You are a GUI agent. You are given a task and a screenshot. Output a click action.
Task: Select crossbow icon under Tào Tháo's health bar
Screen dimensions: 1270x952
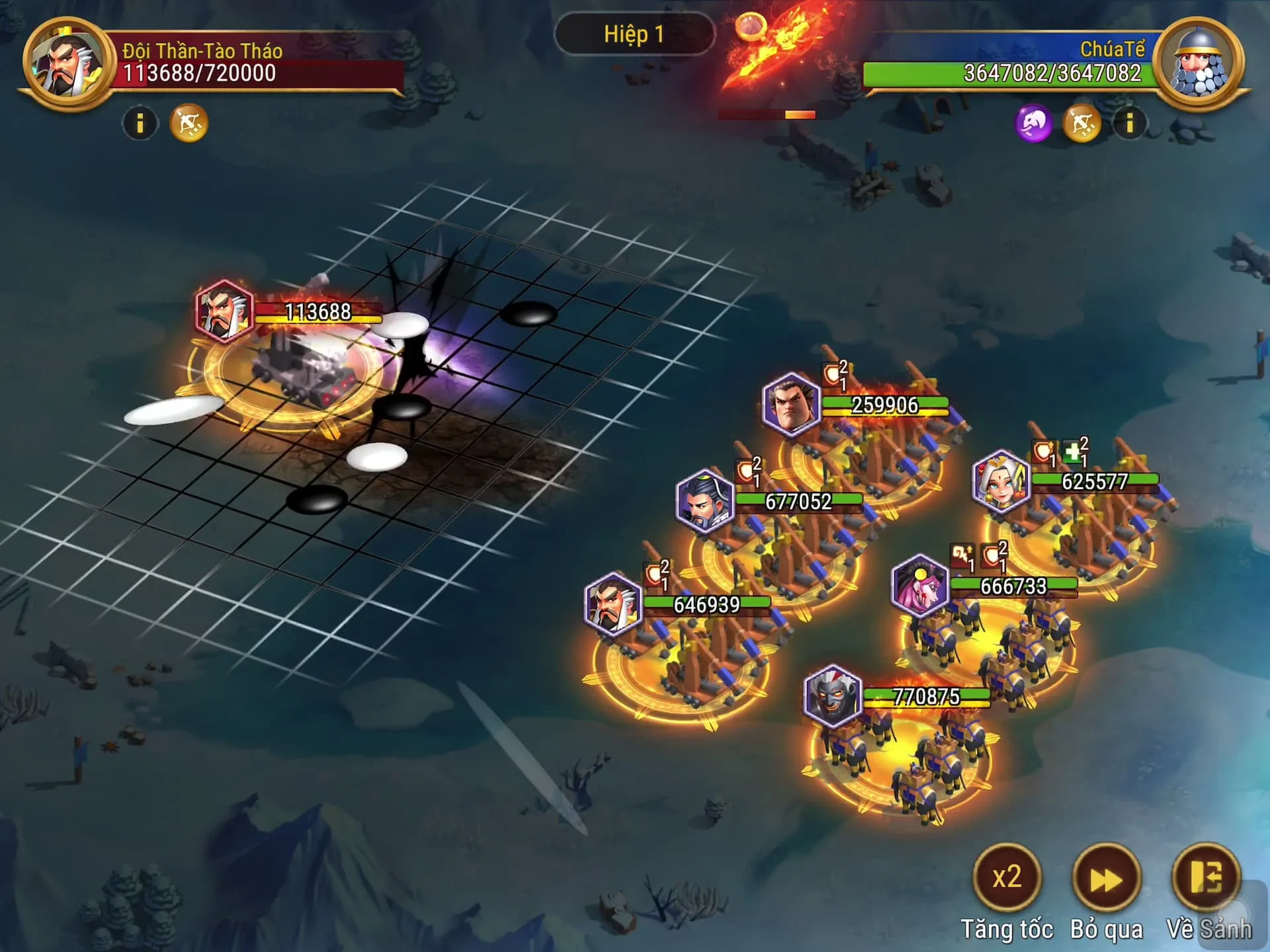click(x=189, y=123)
